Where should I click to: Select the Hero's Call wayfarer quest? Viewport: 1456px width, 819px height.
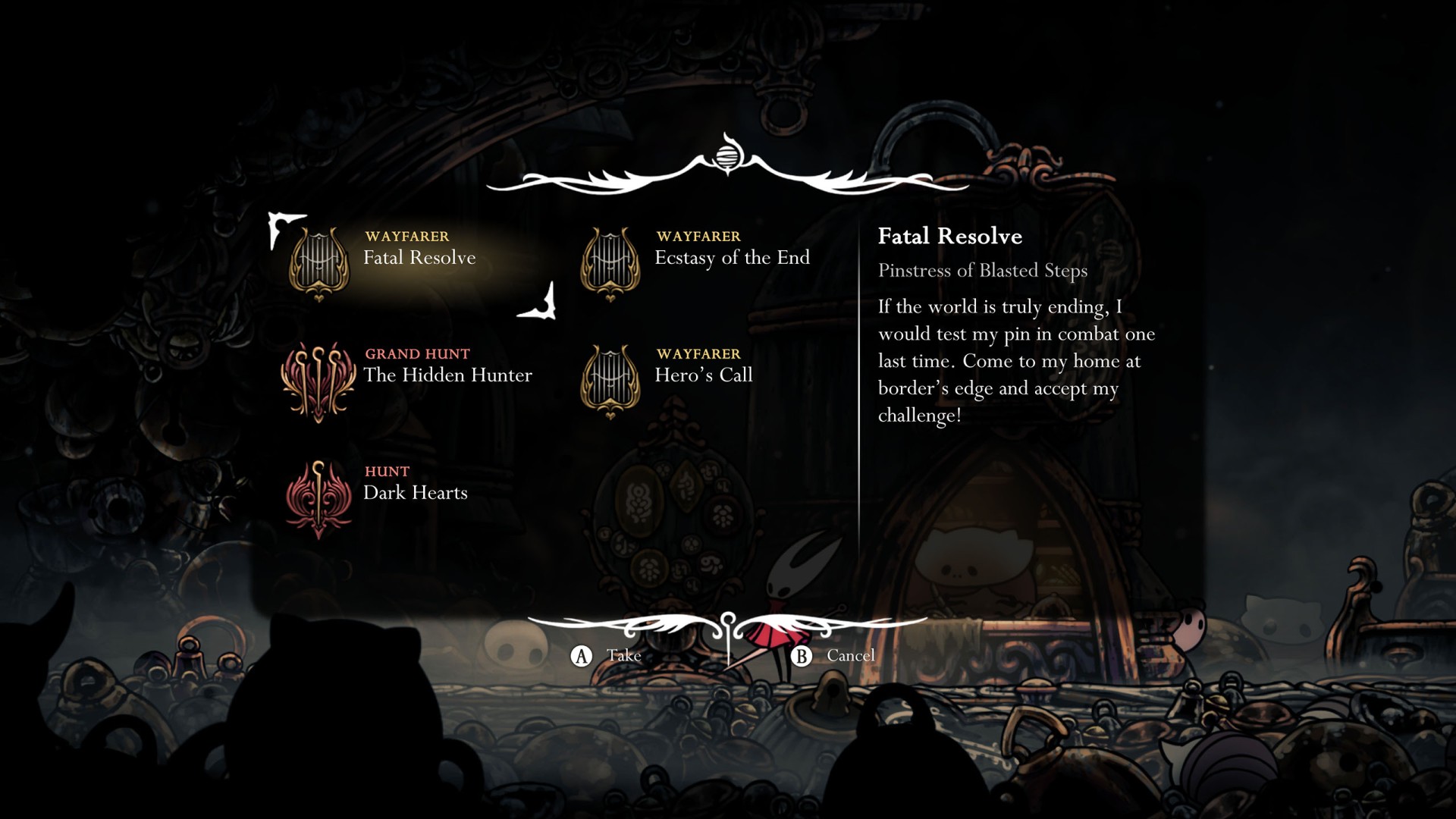[703, 375]
